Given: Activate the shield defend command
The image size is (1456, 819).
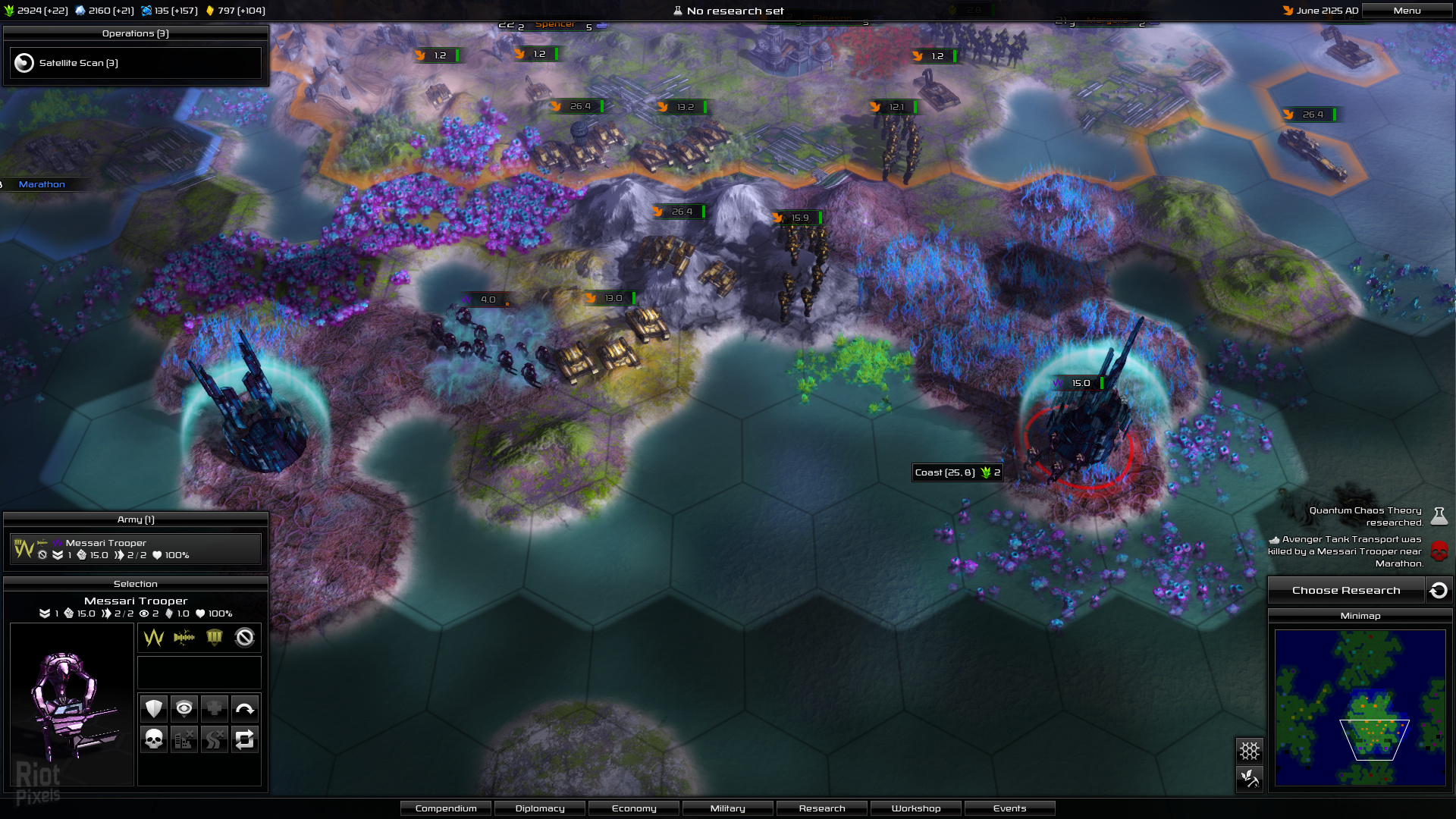Looking at the screenshot, I should [154, 709].
